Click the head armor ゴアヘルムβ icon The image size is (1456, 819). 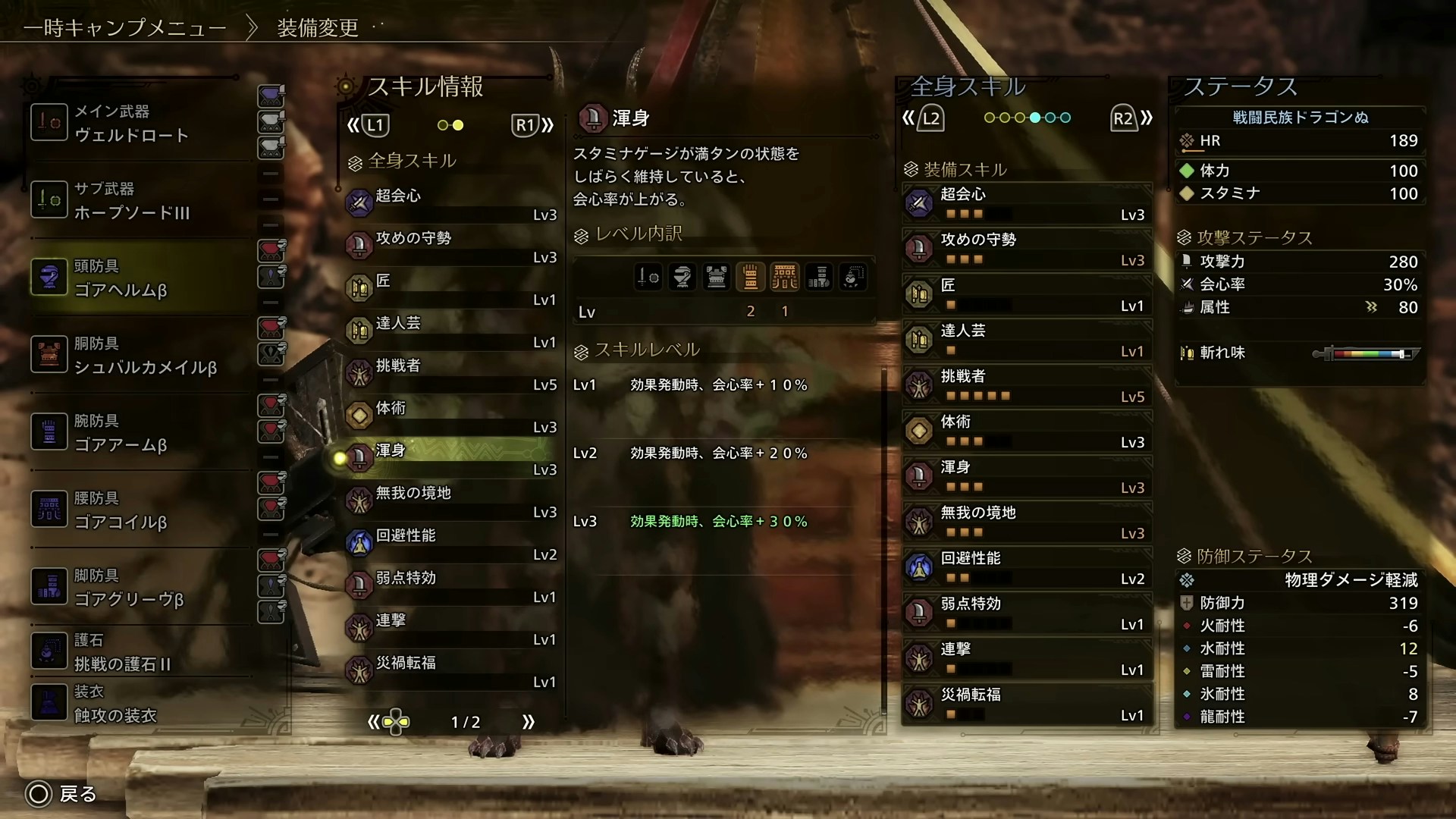pos(49,277)
